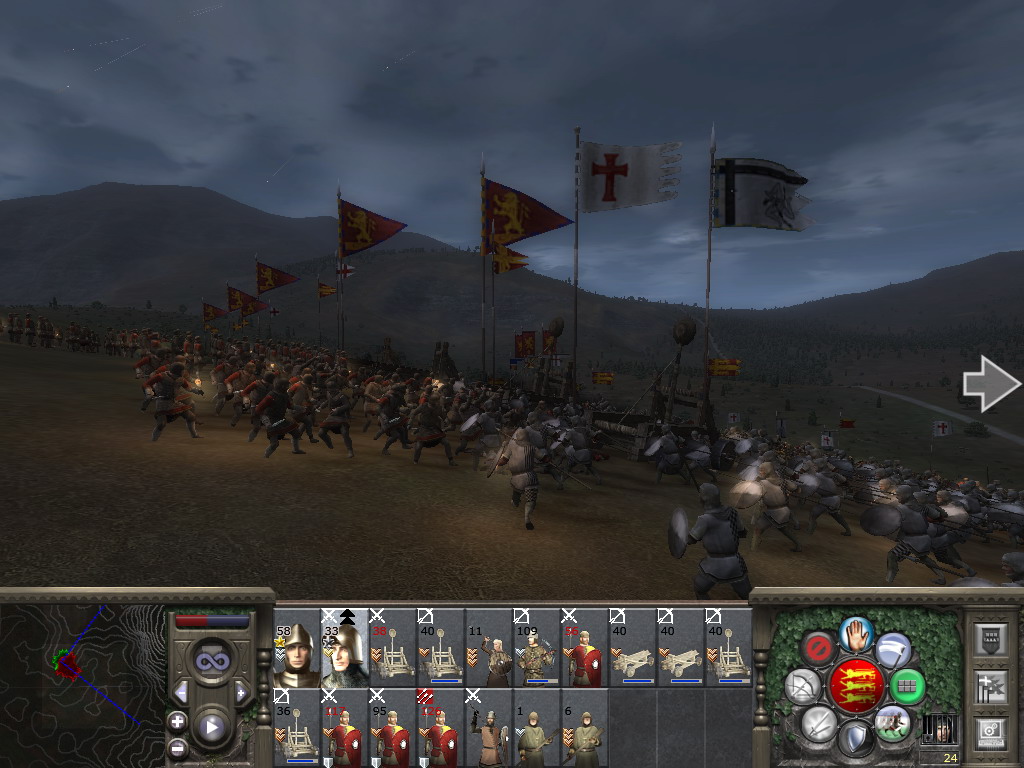This screenshot has width=1024, height=768.
Task: Toggle run mode with the horse button
Action: tap(892, 722)
